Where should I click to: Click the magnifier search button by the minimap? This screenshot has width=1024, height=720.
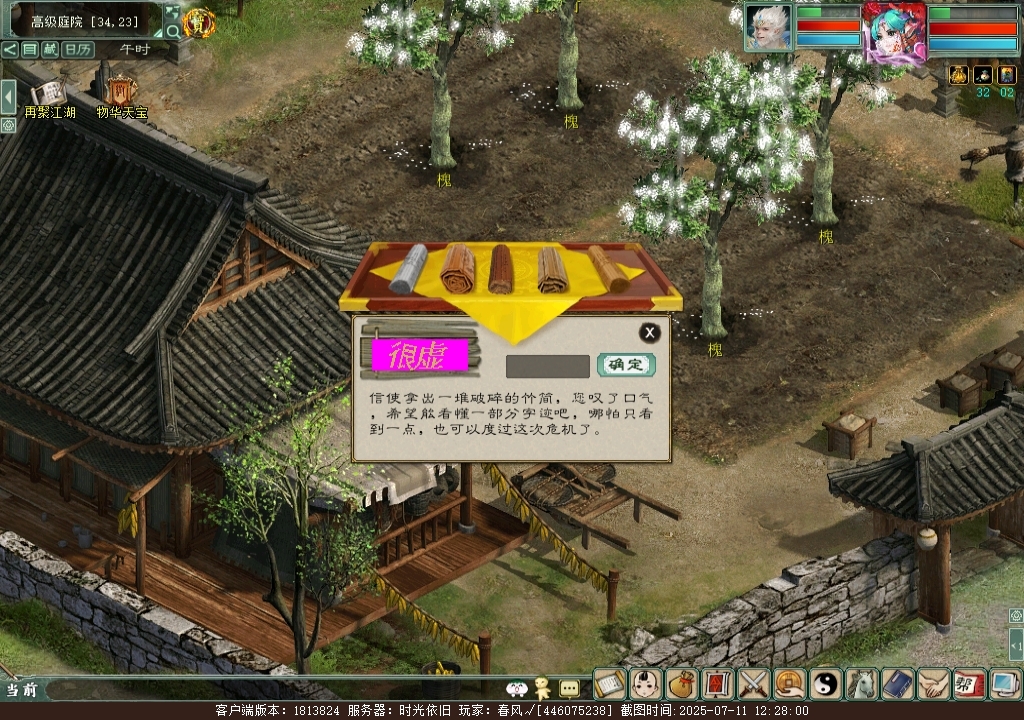[x=173, y=31]
